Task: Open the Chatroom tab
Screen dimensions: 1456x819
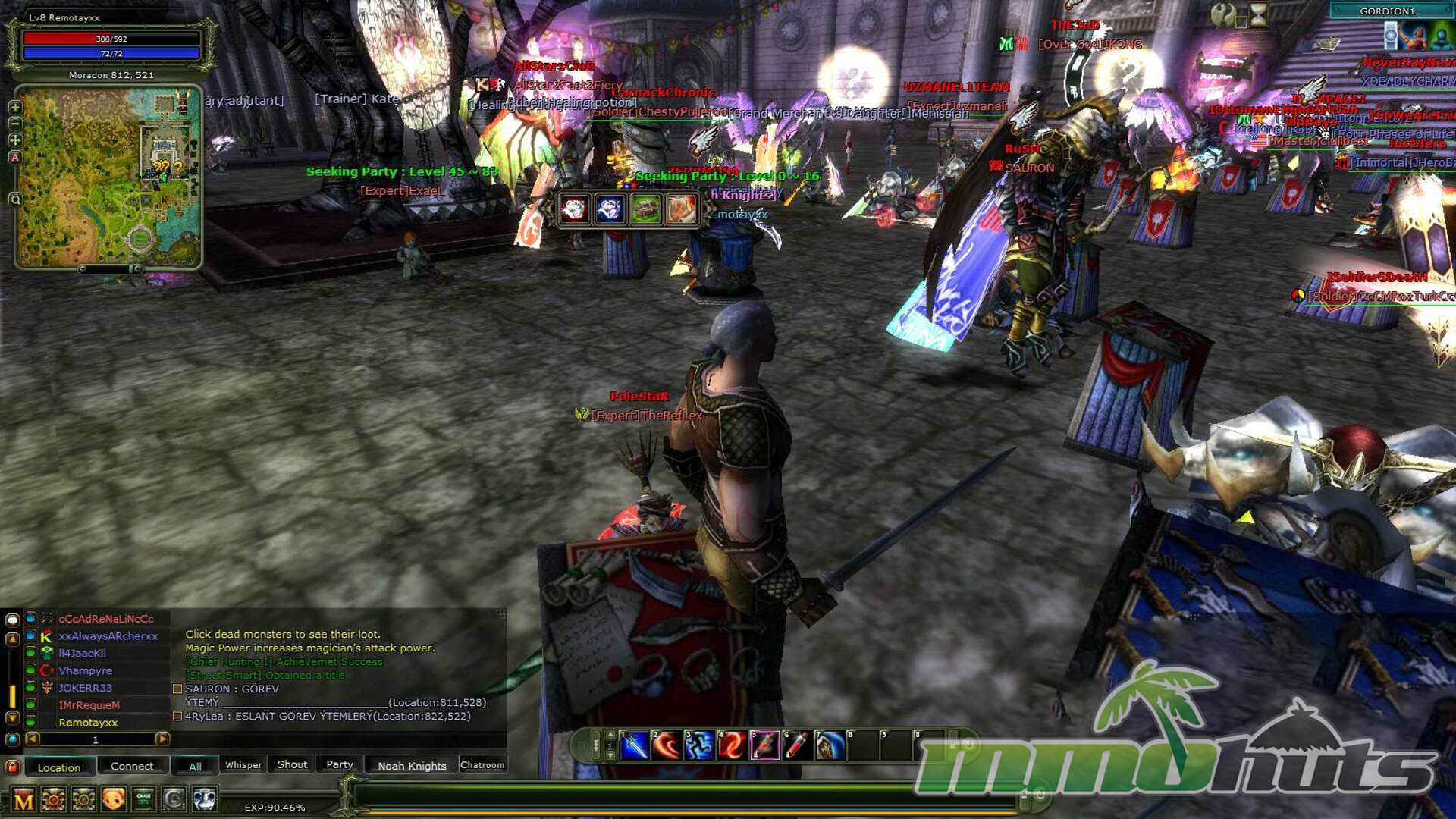Action: [x=482, y=764]
